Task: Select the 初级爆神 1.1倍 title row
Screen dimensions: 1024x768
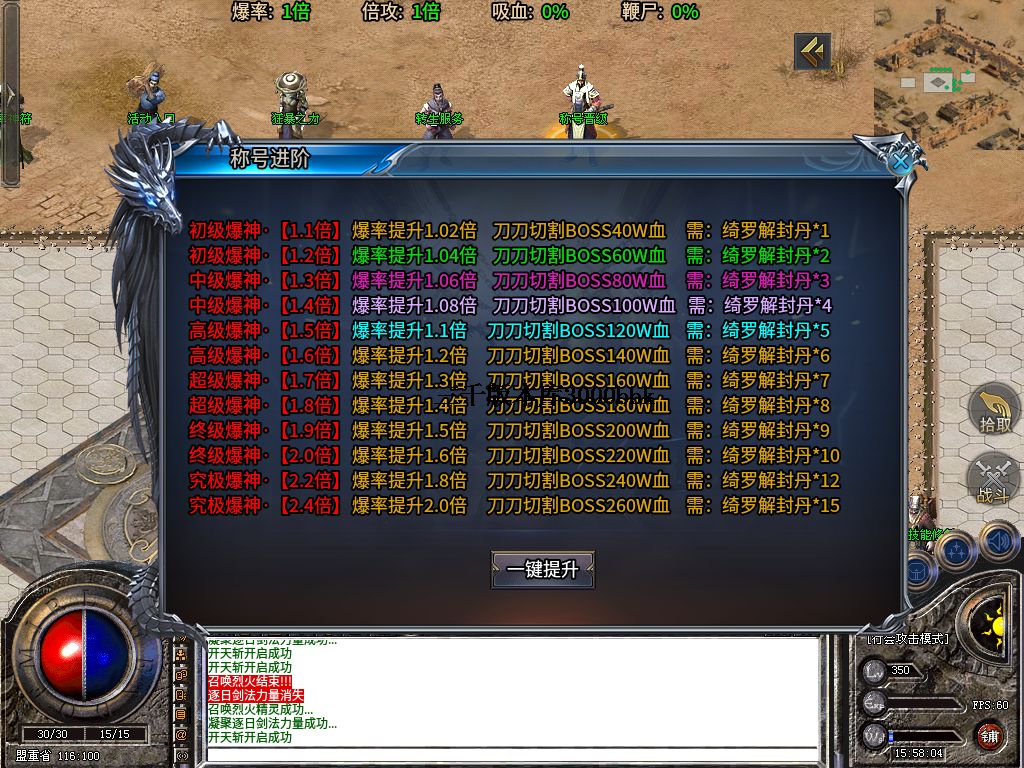Action: pos(510,230)
